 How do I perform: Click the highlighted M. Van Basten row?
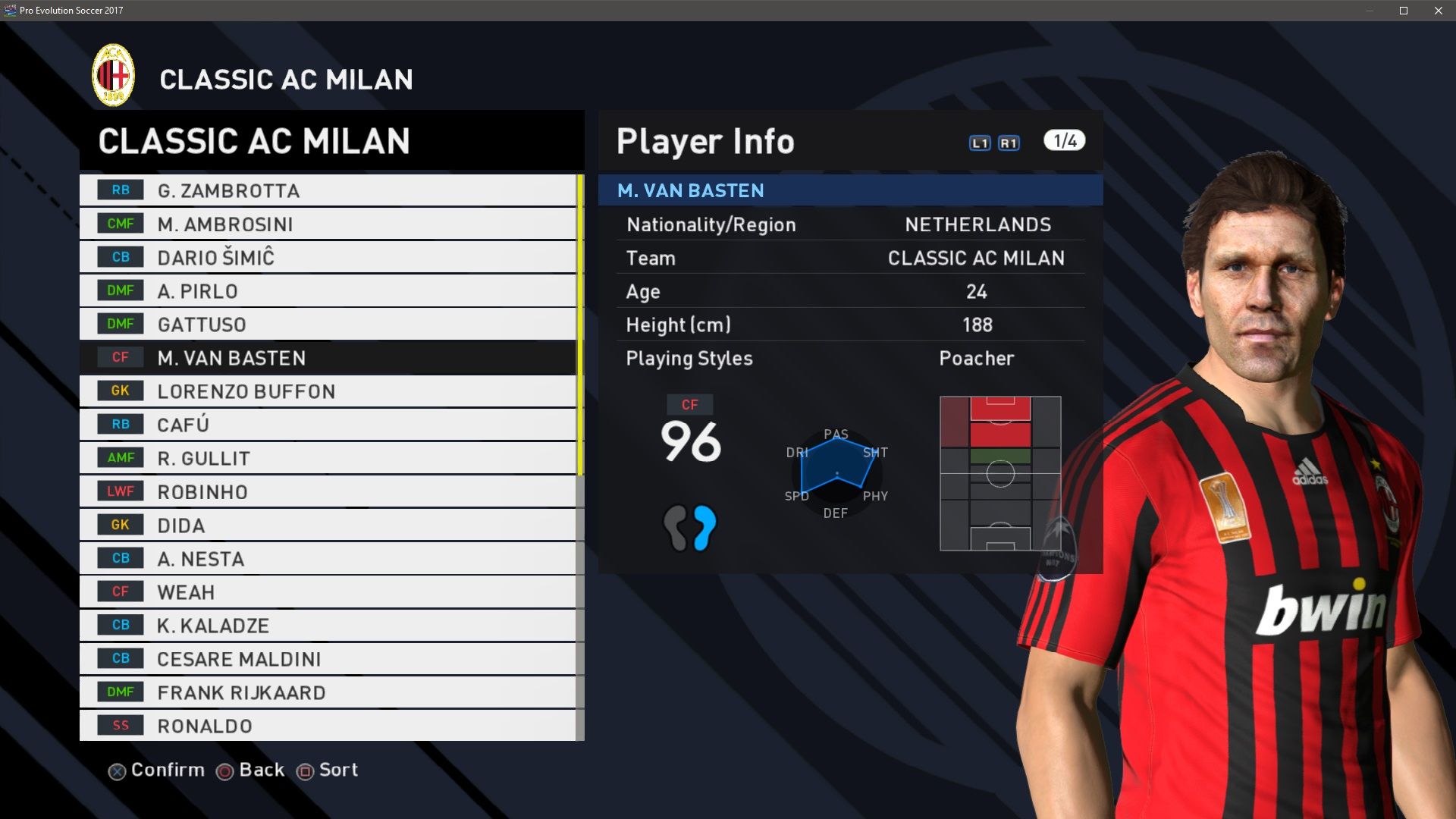click(x=328, y=357)
